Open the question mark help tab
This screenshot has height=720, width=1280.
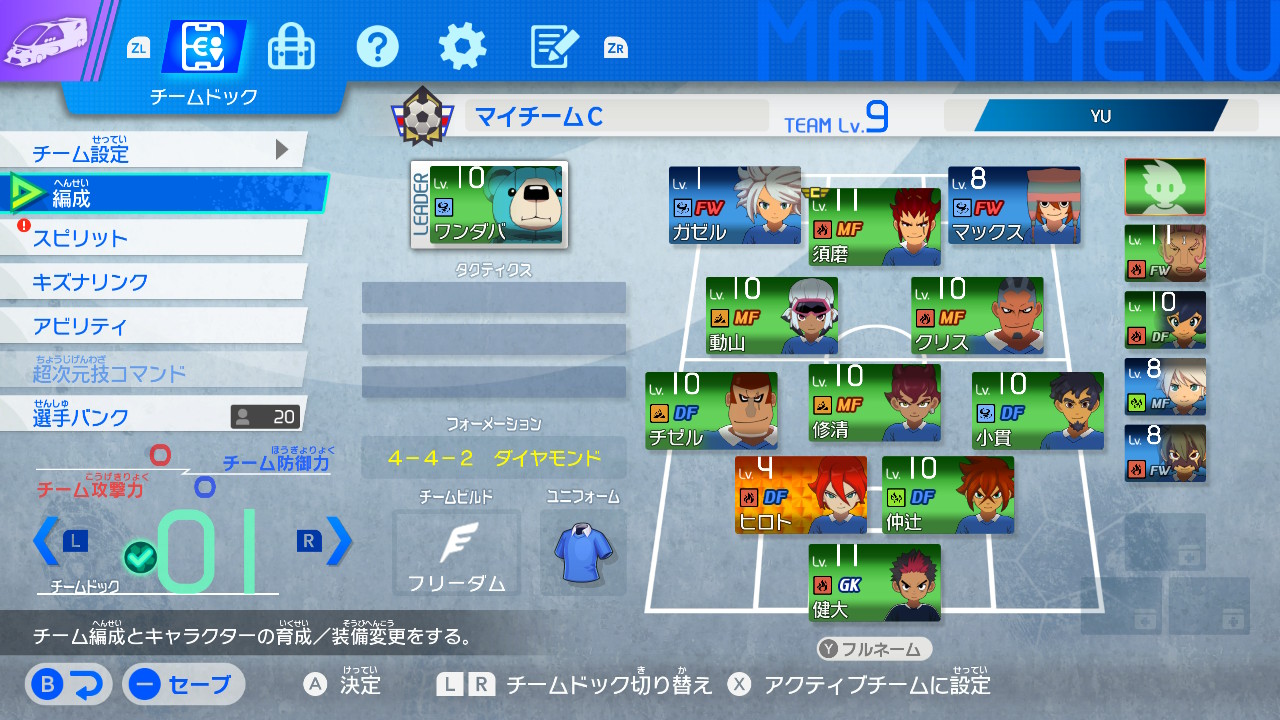[x=377, y=46]
